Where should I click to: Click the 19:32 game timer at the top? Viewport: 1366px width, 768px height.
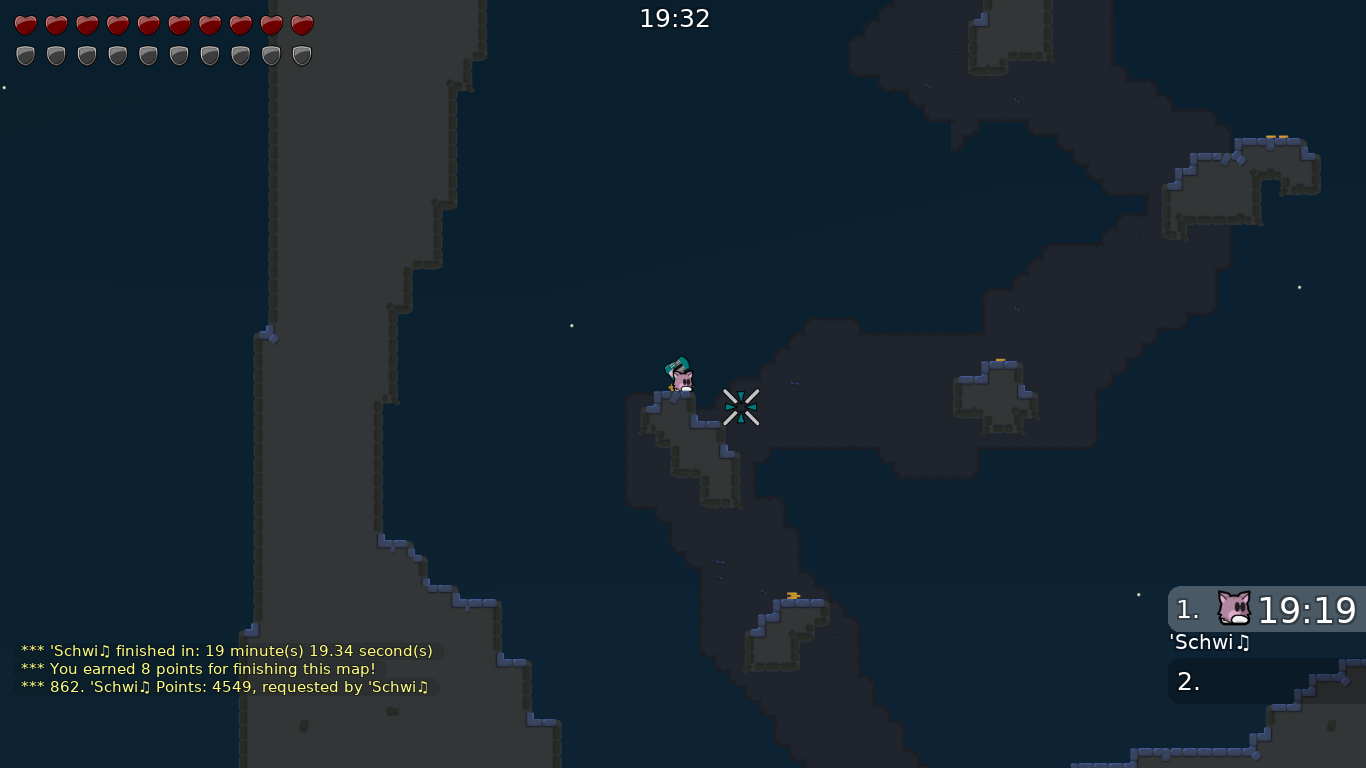(x=675, y=17)
